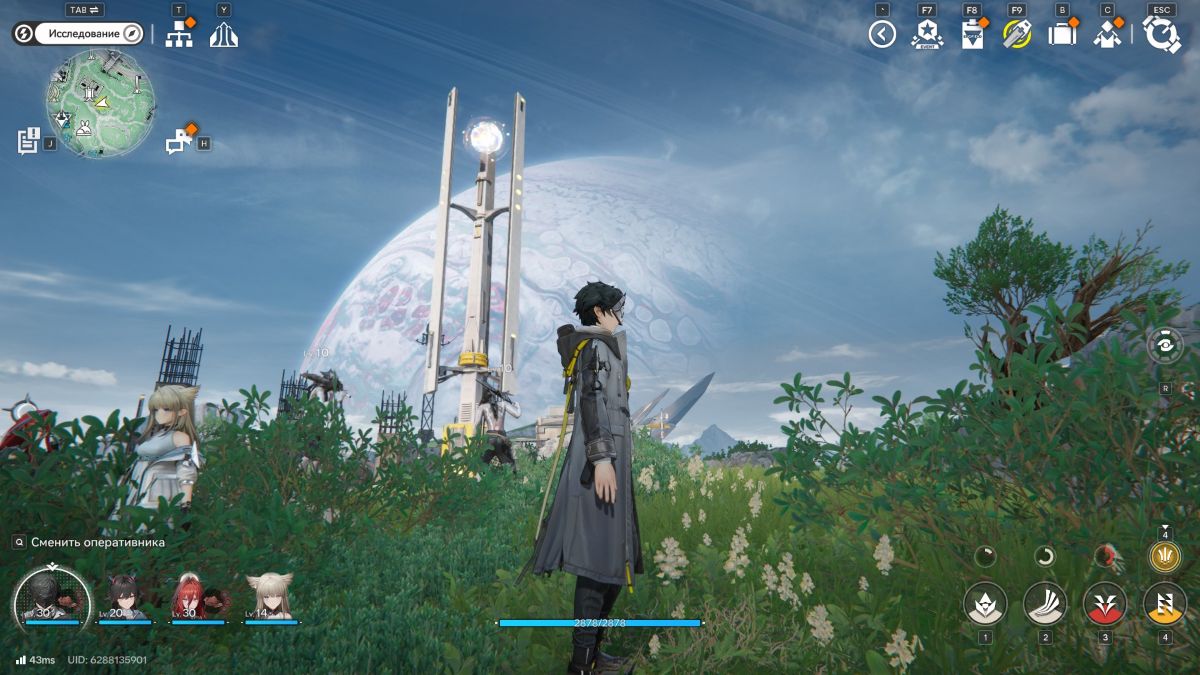The height and width of the screenshot is (675, 1200).
Task: Toggle the eye view icon on right edge
Action: click(x=1165, y=345)
